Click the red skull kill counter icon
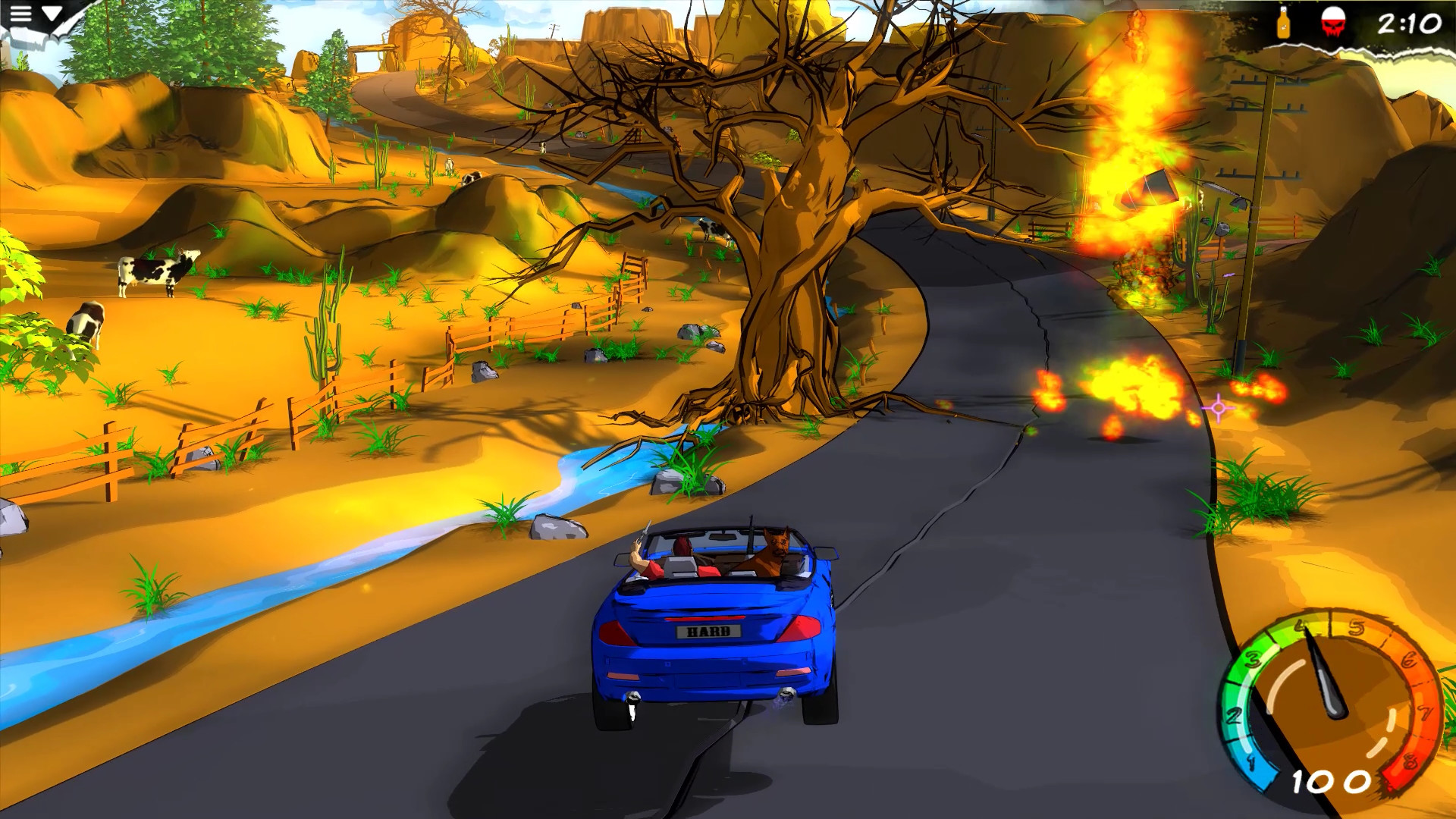This screenshot has width=1456, height=819. 1333,21
